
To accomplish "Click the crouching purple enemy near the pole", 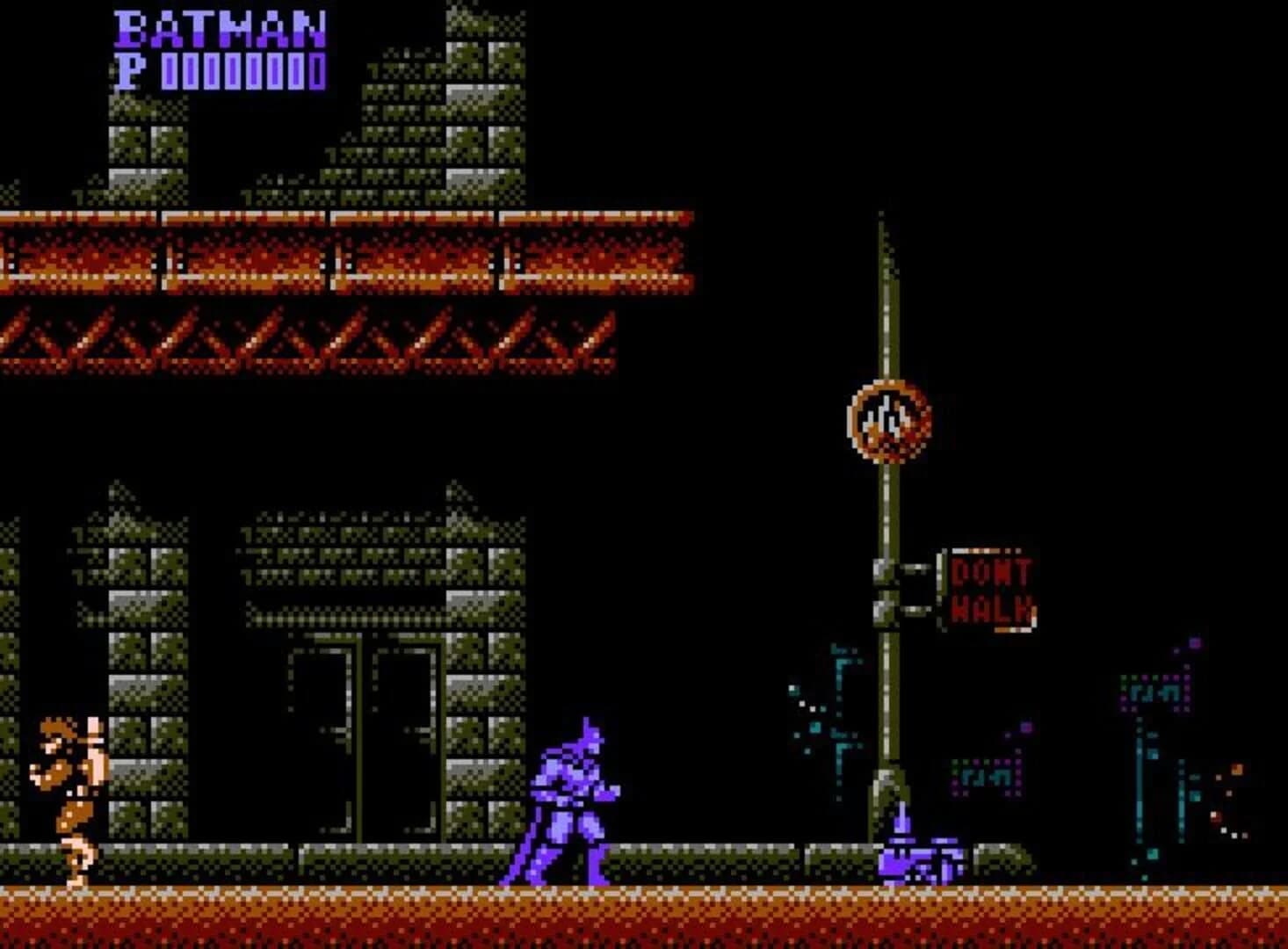I will click(x=914, y=857).
